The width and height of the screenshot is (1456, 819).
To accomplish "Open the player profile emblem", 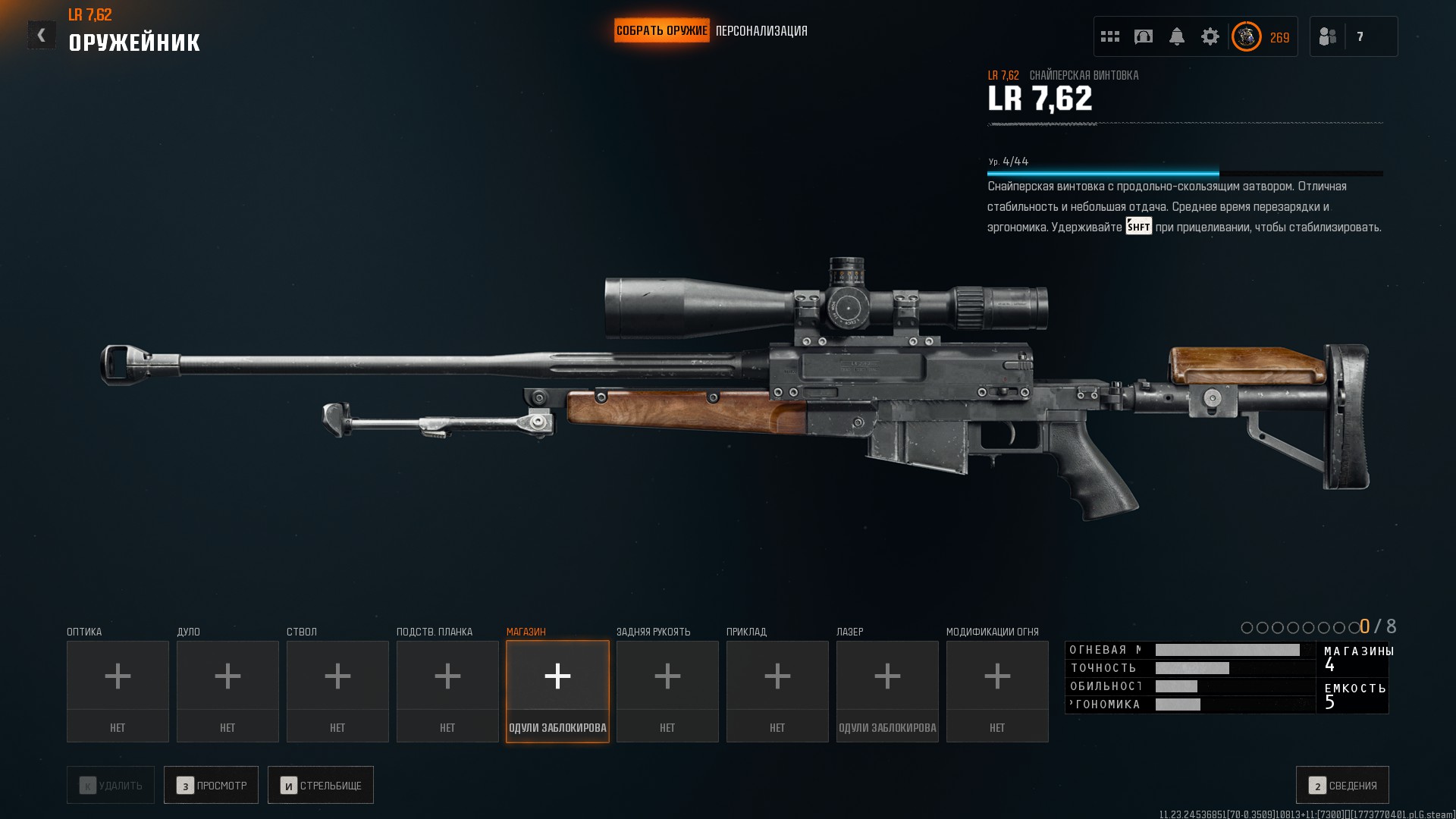I will (1246, 36).
